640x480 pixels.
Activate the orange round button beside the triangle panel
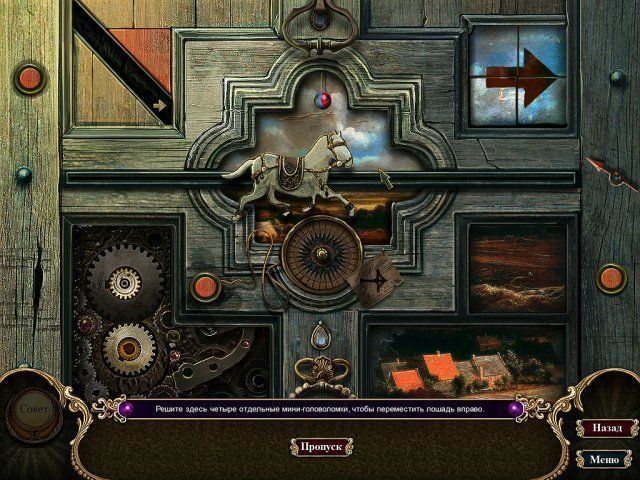tap(29, 76)
